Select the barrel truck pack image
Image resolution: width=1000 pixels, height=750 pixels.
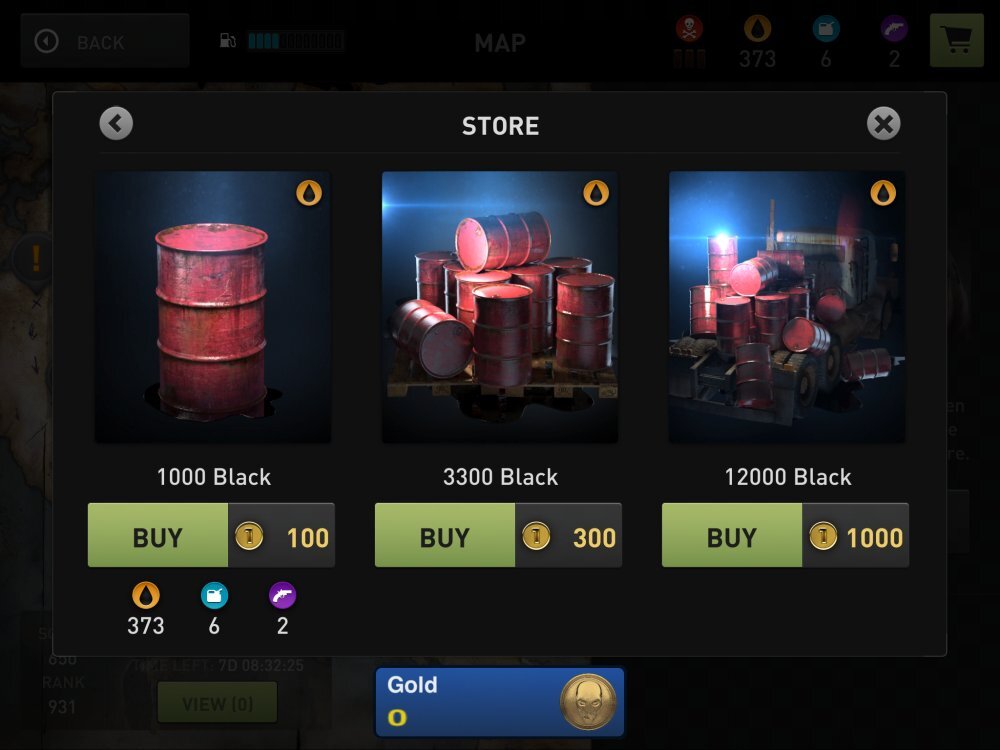[x=786, y=307]
